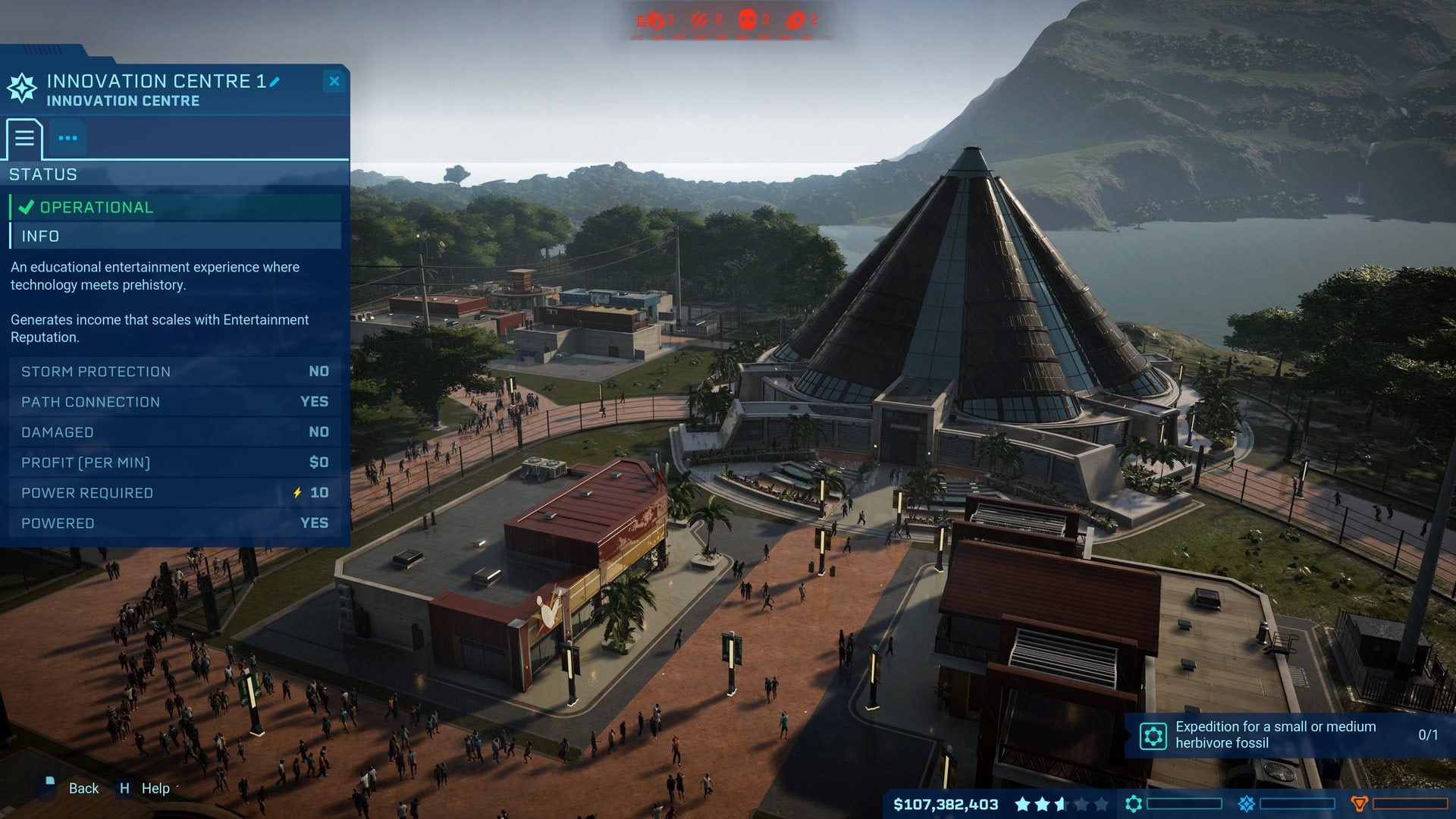Switch to the status list tab
The image size is (1456, 819).
[24, 138]
